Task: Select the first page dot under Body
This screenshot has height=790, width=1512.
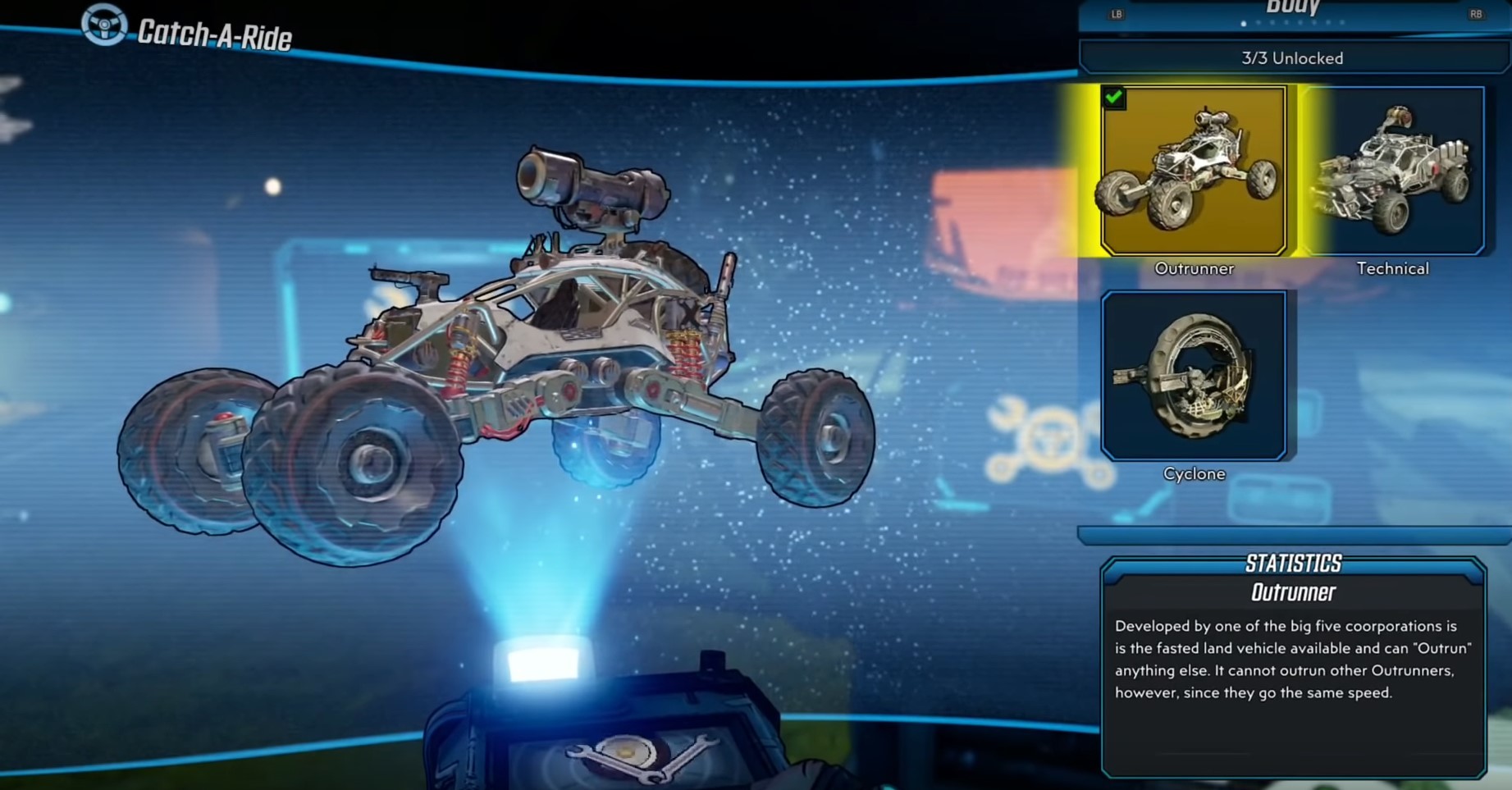Action: [1244, 23]
